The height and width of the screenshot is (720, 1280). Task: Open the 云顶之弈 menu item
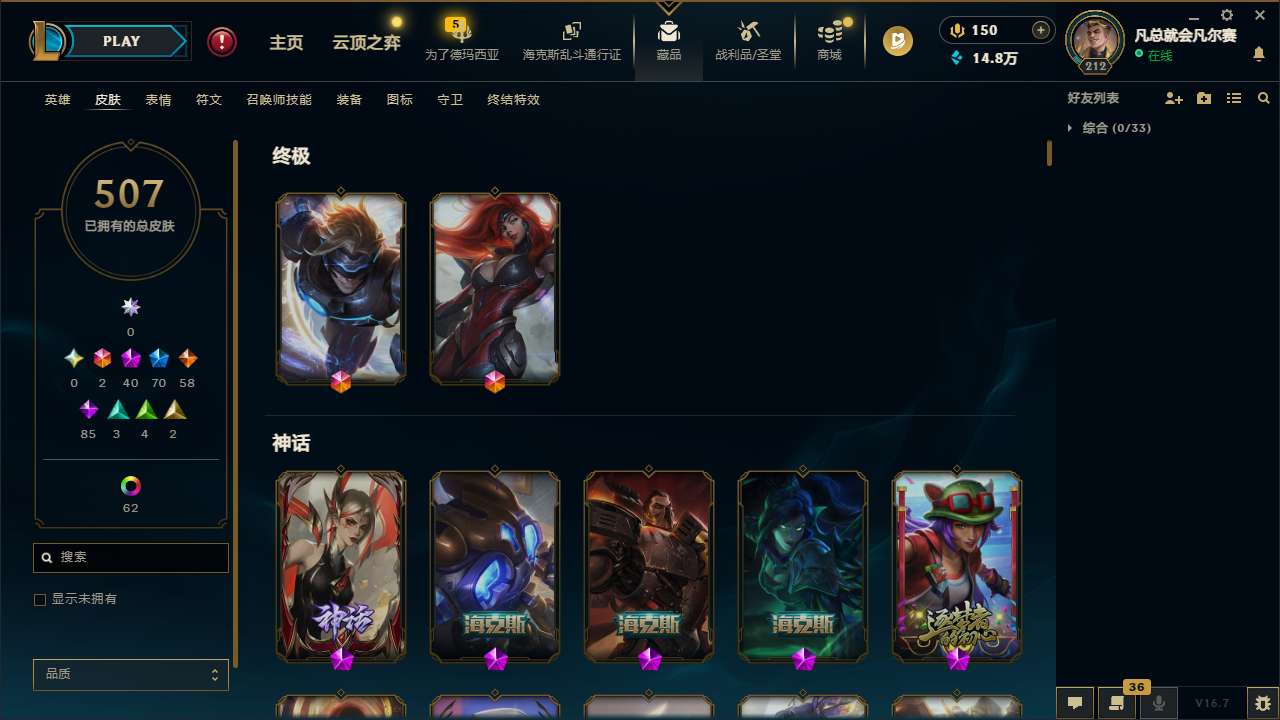365,42
